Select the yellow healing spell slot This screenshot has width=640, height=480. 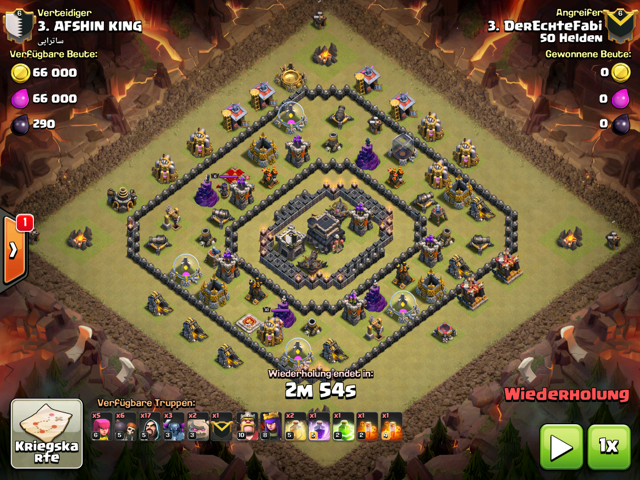pos(295,427)
